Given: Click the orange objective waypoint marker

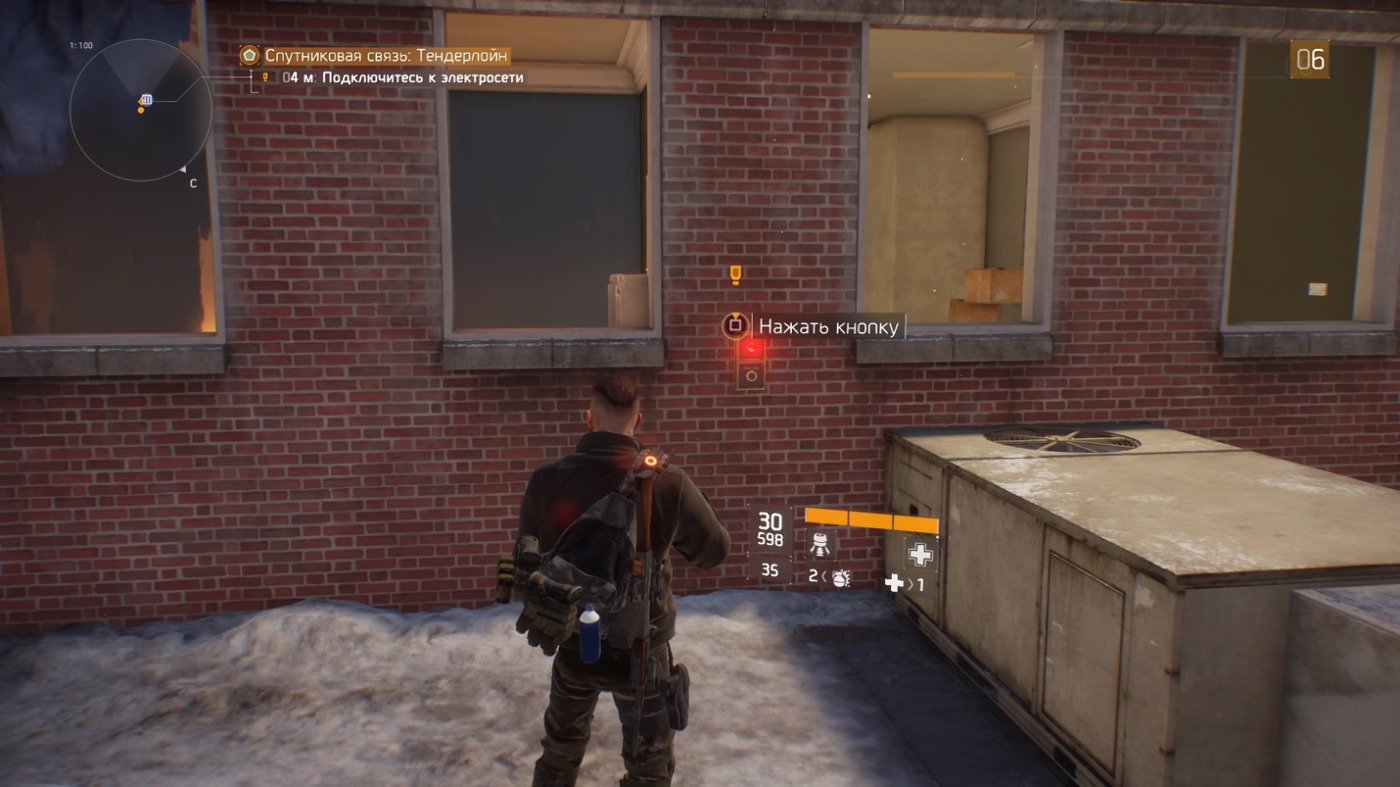Looking at the screenshot, I should click(x=735, y=273).
